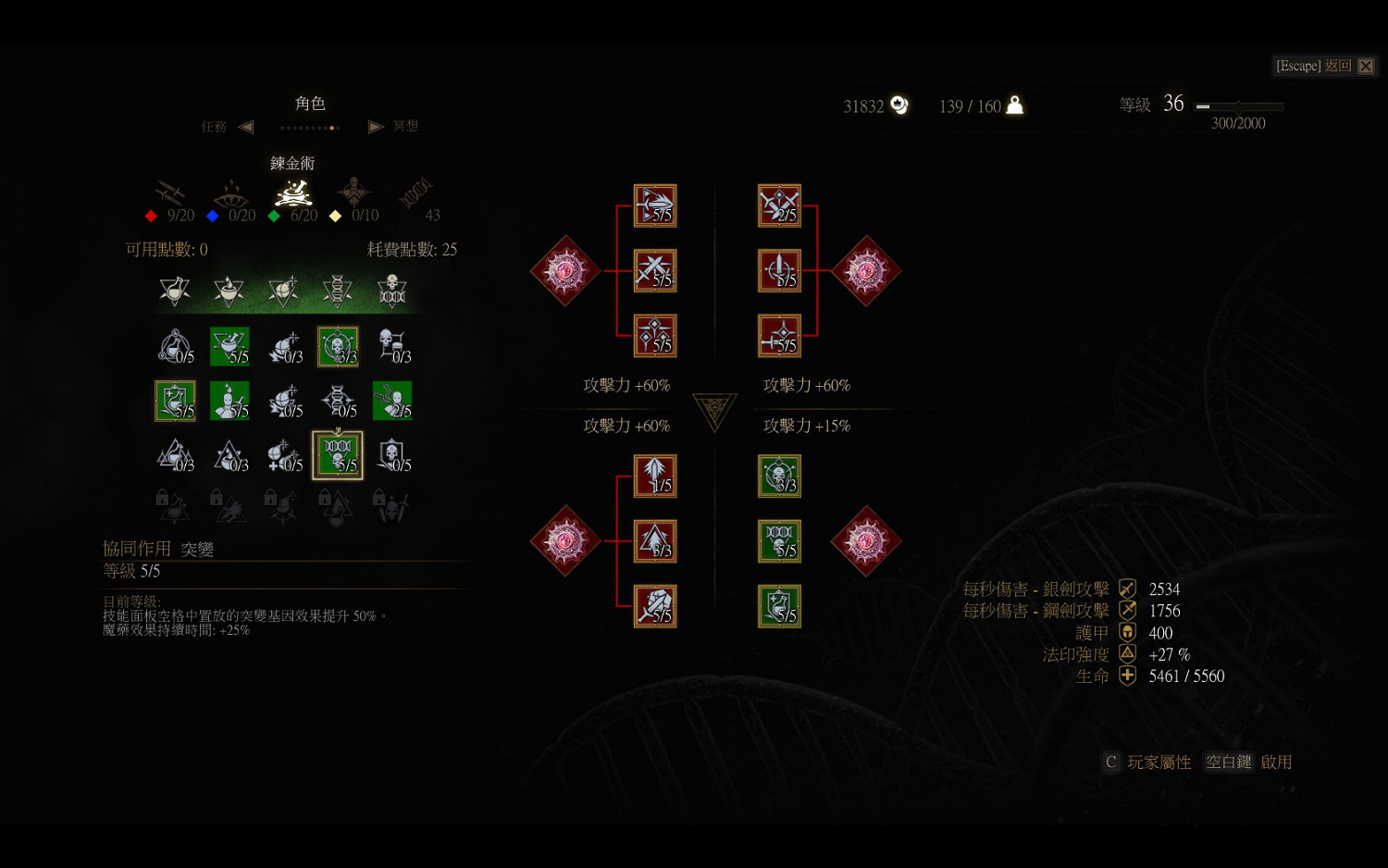Click the level 36 experience progress bar
The height and width of the screenshot is (868, 1388).
[1237, 106]
